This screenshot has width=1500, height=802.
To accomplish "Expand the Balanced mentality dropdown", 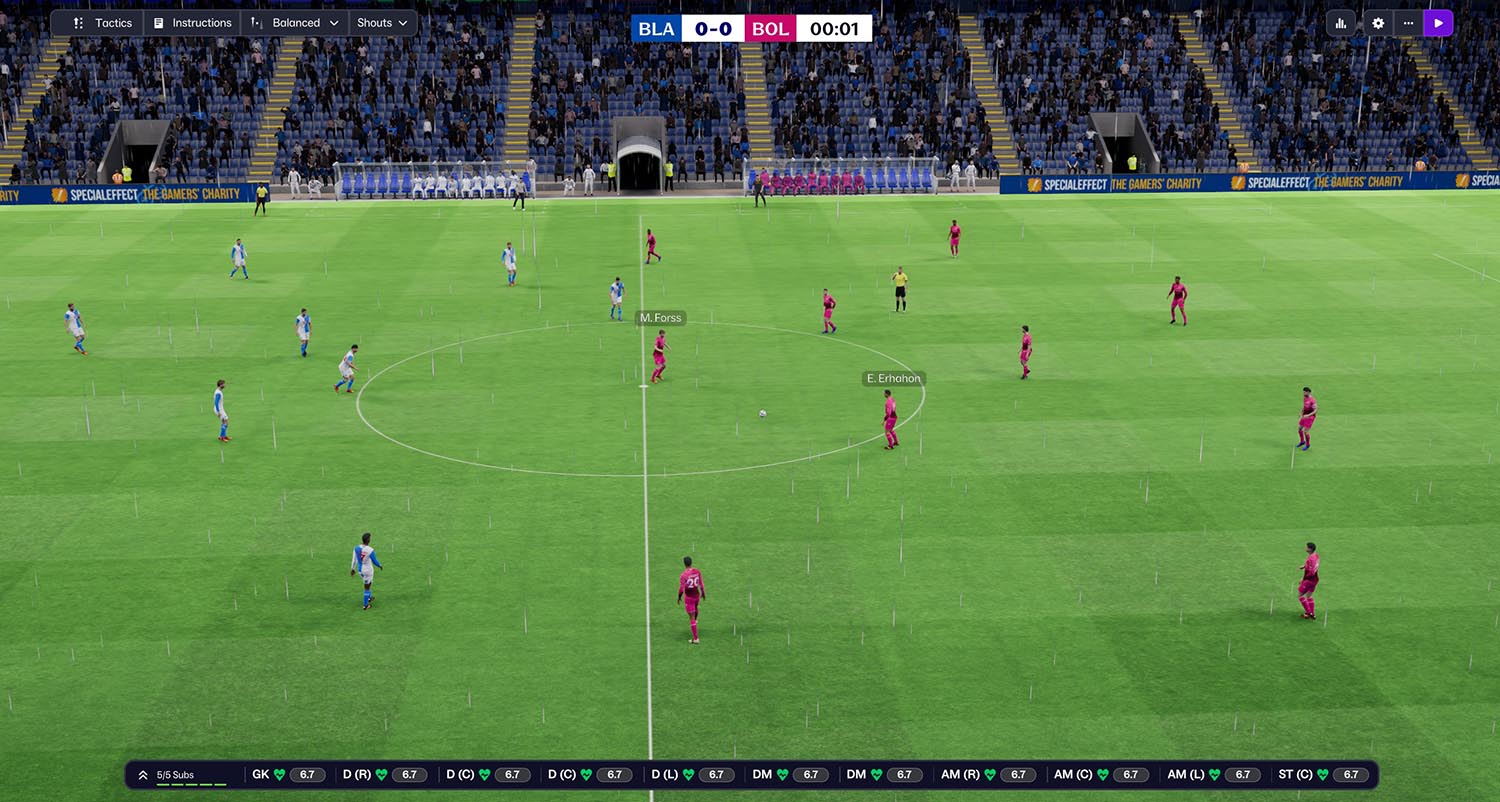I will click(295, 23).
